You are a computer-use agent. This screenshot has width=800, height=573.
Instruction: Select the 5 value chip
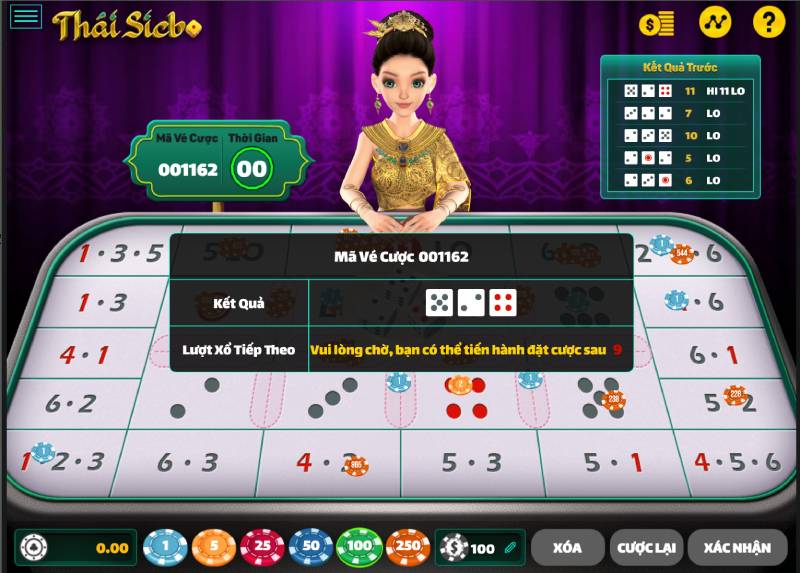coord(213,547)
